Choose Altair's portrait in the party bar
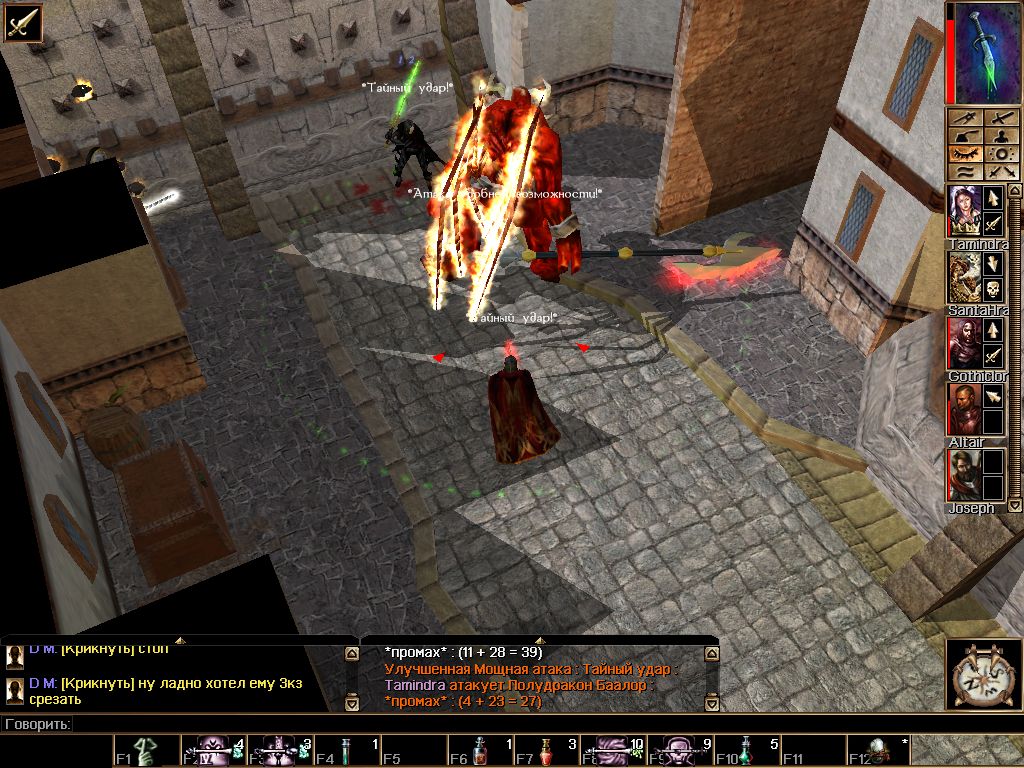This screenshot has width=1024, height=768. [964, 409]
